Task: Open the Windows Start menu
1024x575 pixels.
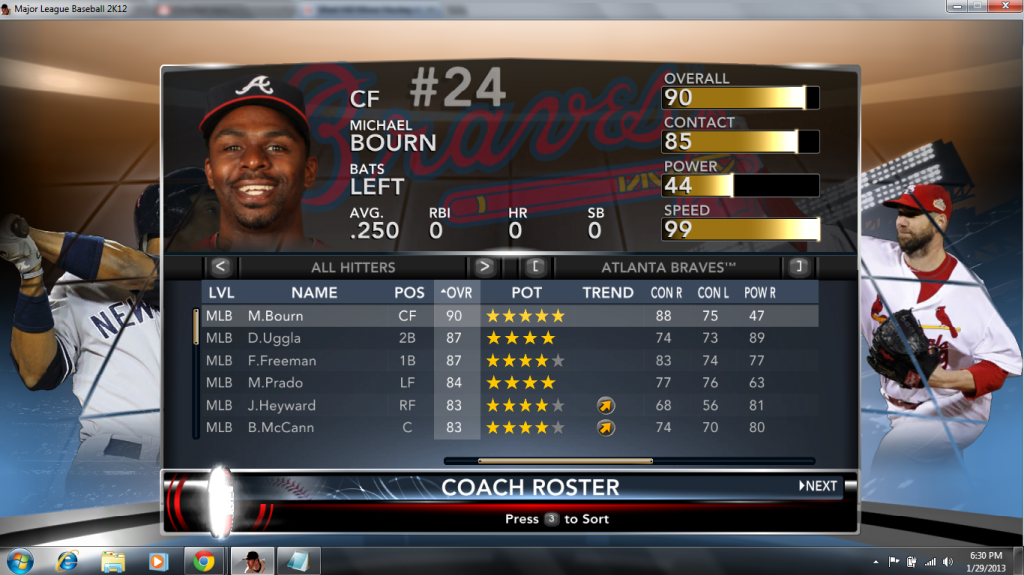Action: (x=18, y=560)
